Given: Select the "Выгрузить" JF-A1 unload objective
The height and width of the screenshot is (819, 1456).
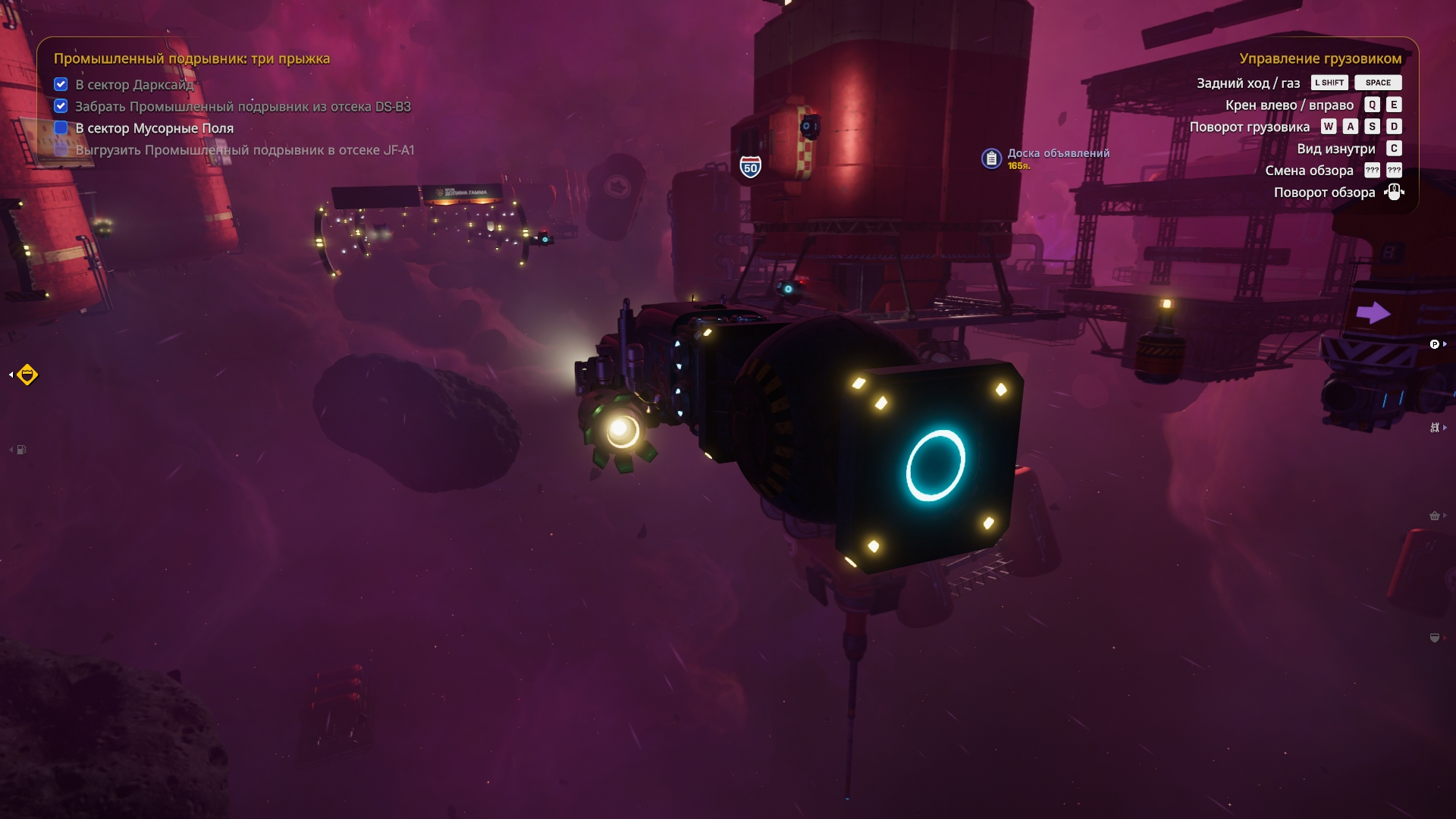Looking at the screenshot, I should click(x=244, y=150).
